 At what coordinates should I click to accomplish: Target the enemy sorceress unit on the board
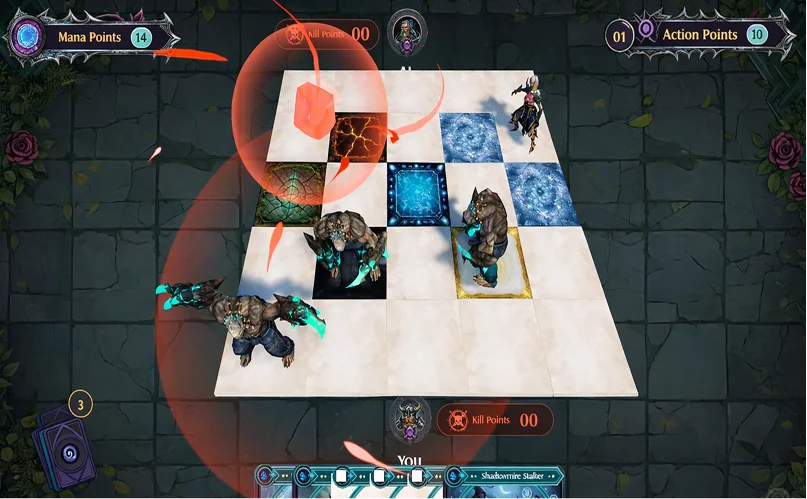527,117
